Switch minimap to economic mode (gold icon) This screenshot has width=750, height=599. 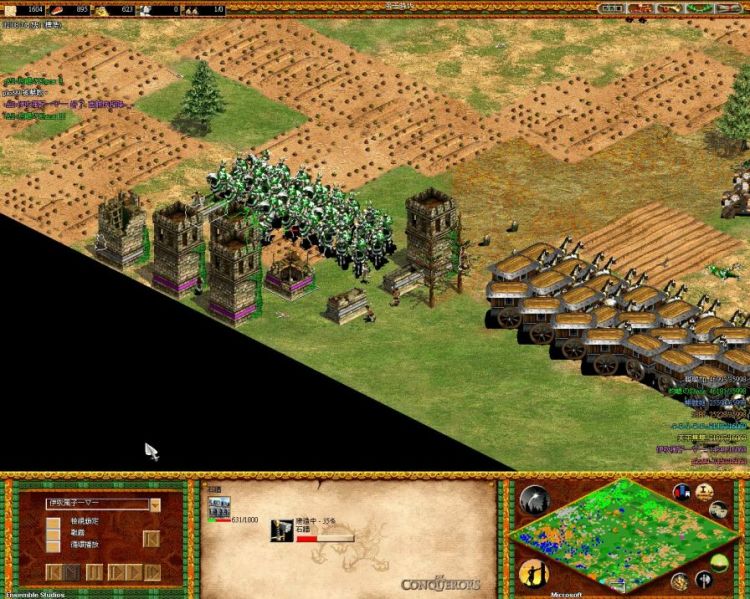pos(681,581)
